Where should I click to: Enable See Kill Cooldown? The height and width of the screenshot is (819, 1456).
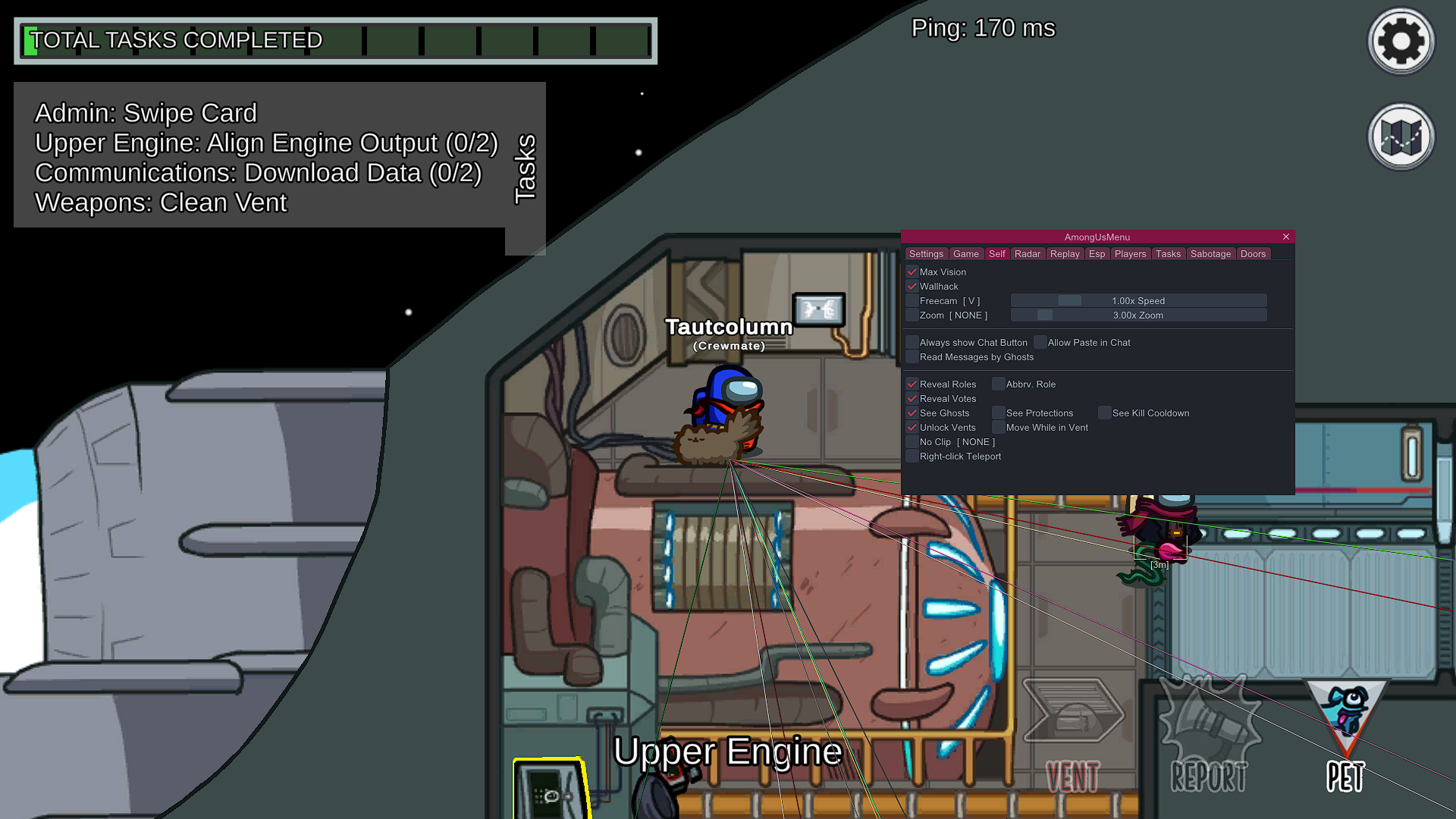1105,413
